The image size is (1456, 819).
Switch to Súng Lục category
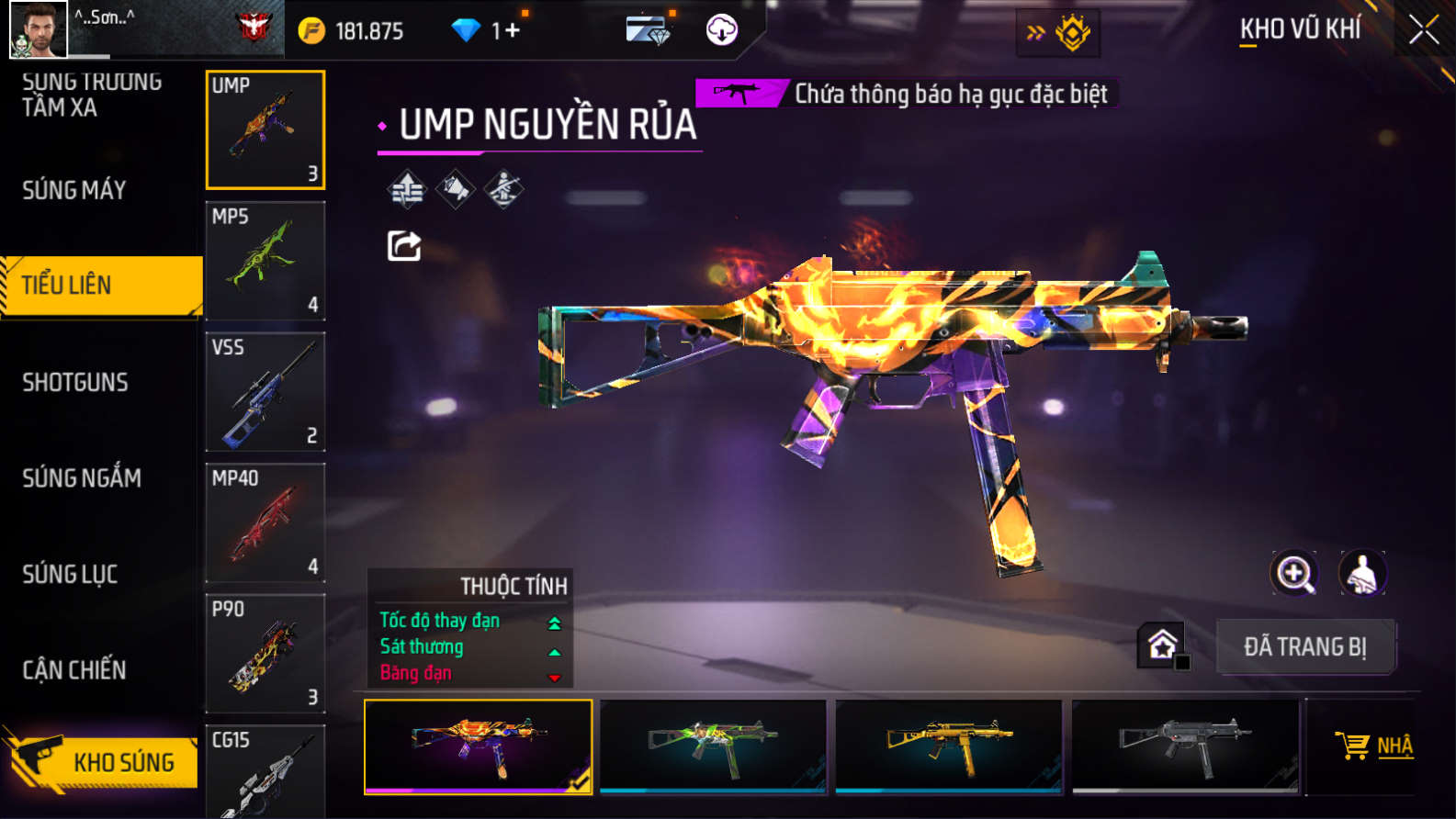(70, 574)
